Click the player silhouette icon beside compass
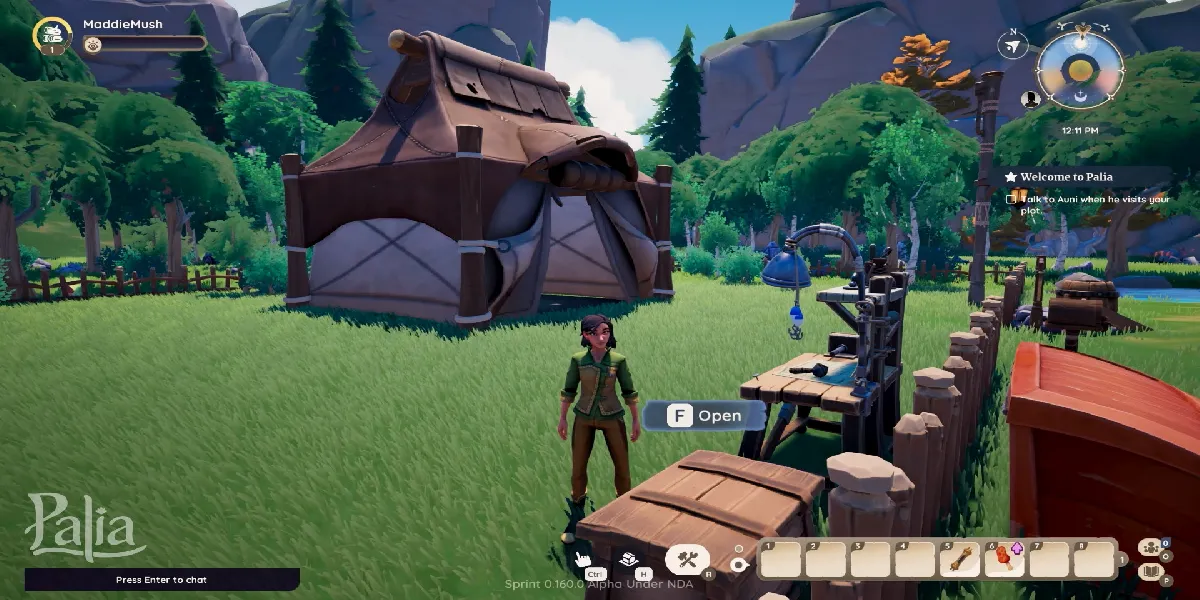1200x600 pixels. point(1030,99)
